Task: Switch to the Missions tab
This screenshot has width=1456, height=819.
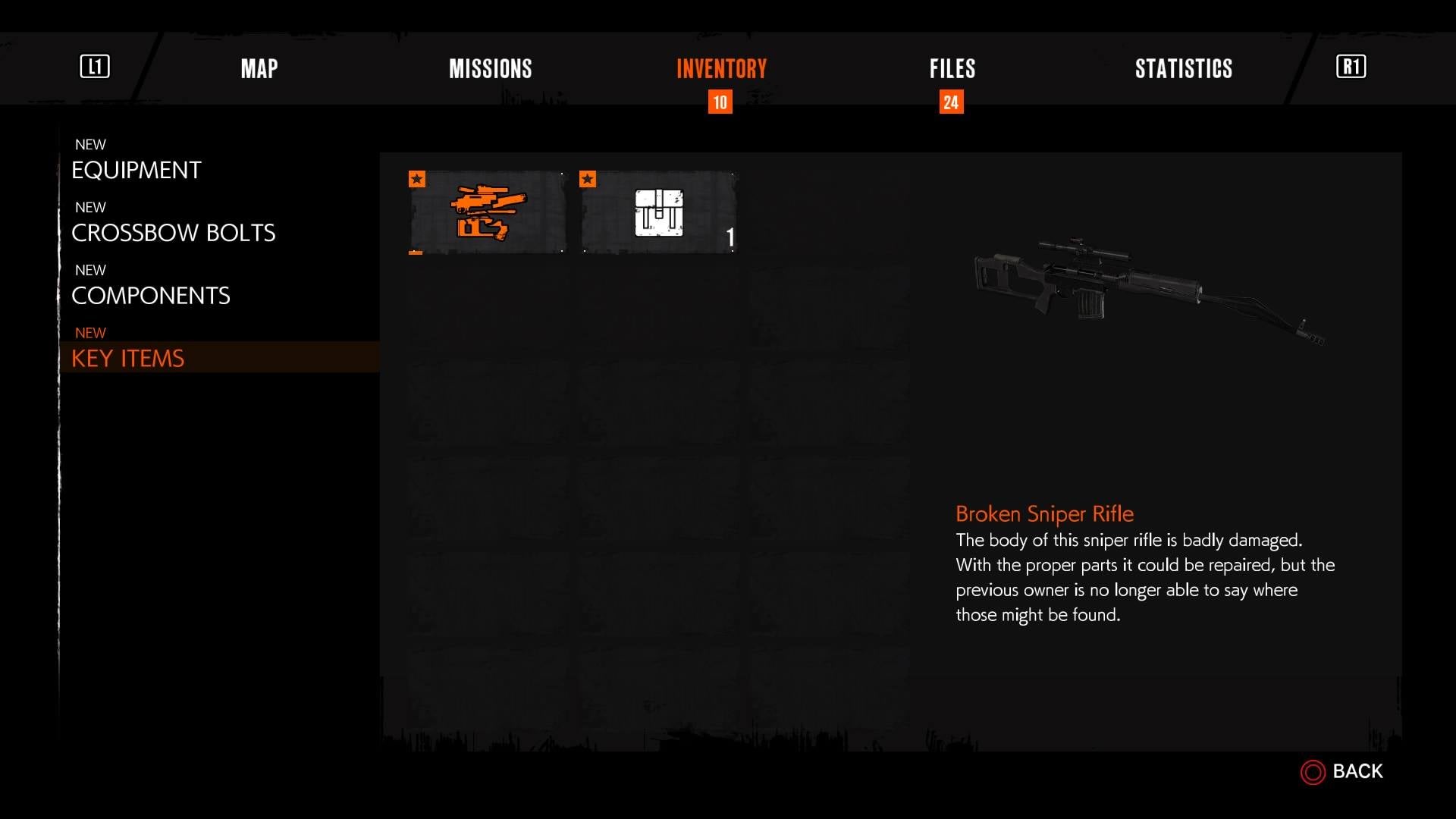Action: [490, 69]
